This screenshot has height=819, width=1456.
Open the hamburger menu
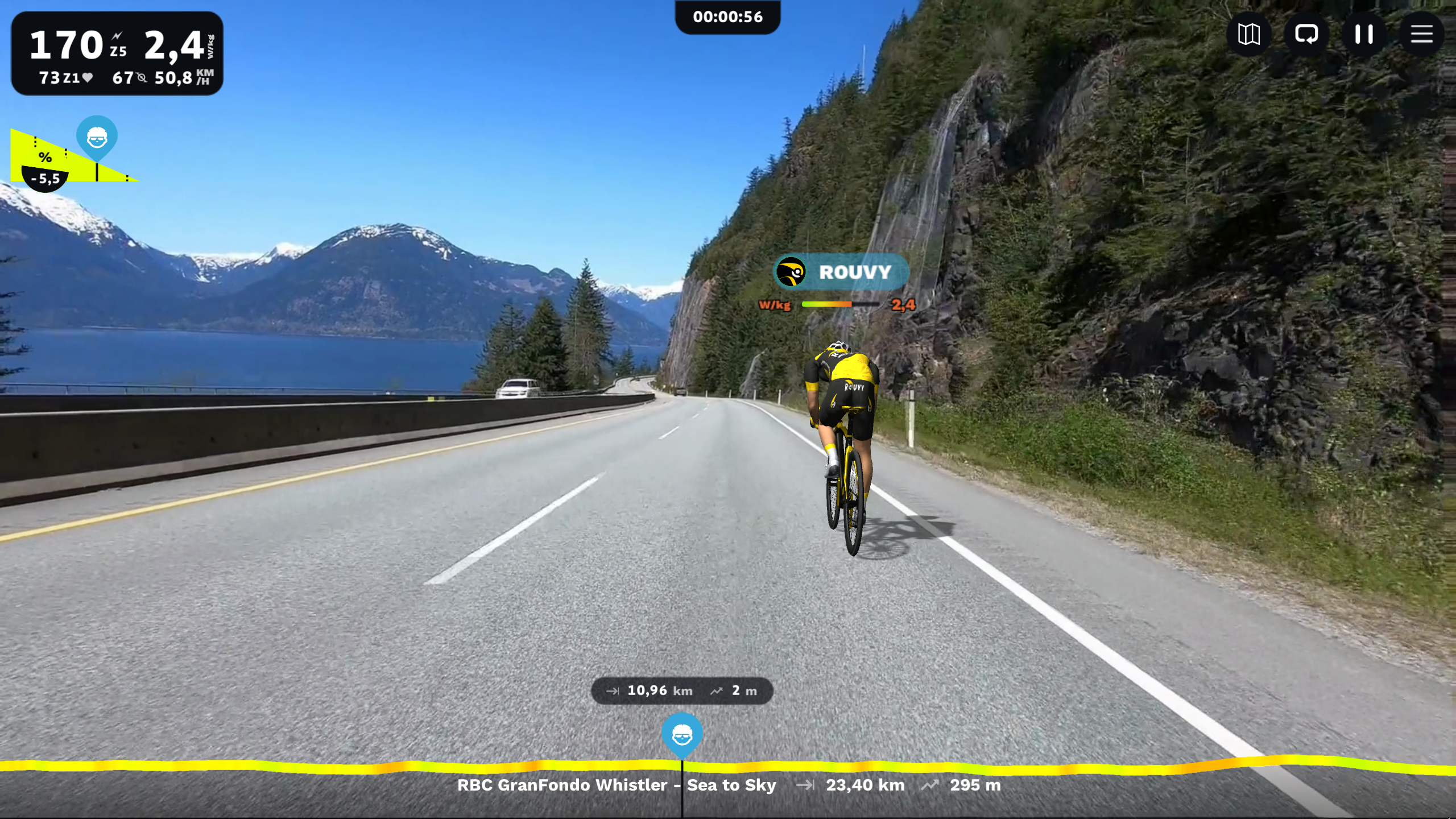1421,35
